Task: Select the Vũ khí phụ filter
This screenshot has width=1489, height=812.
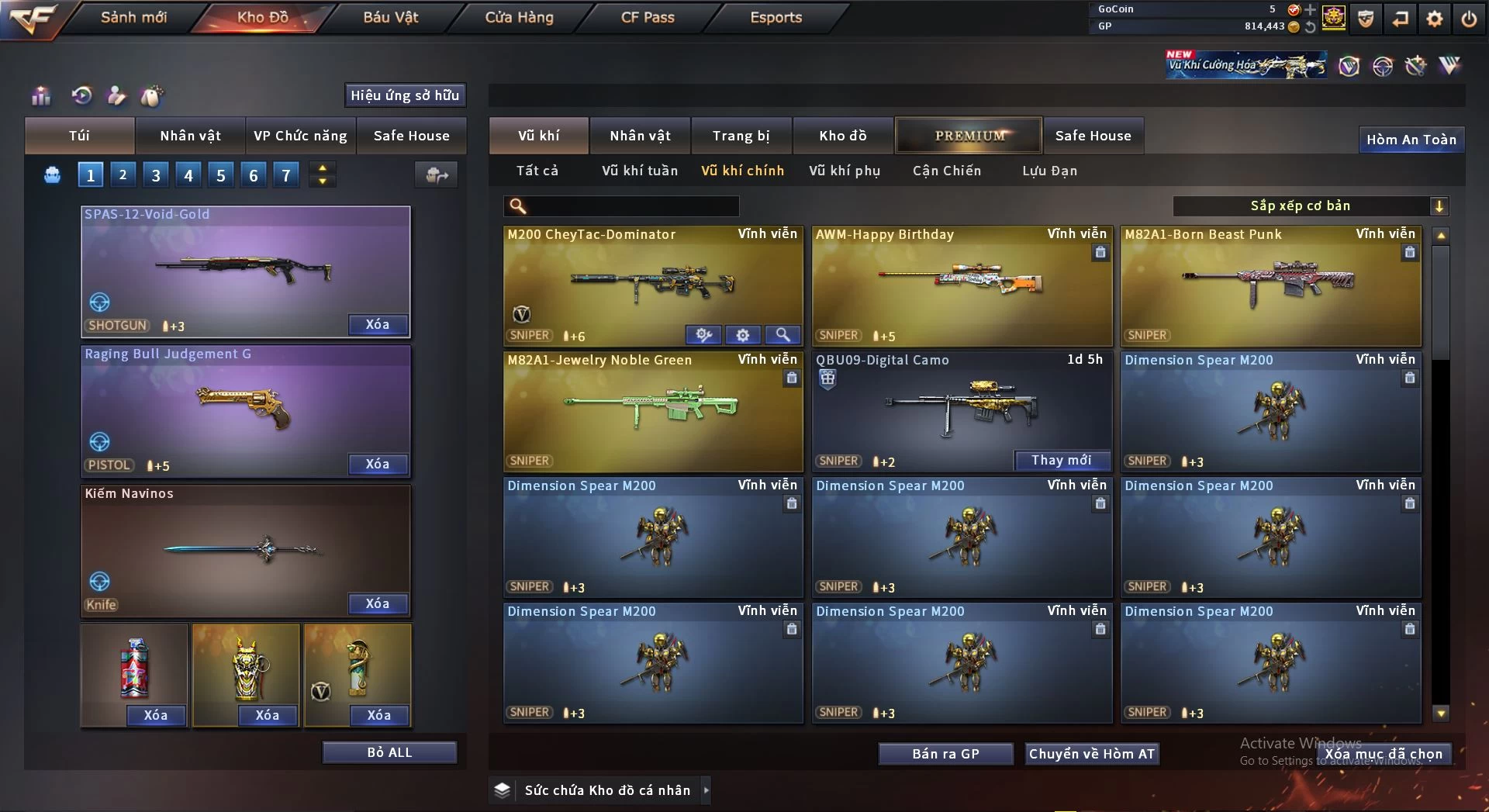Action: tap(845, 171)
